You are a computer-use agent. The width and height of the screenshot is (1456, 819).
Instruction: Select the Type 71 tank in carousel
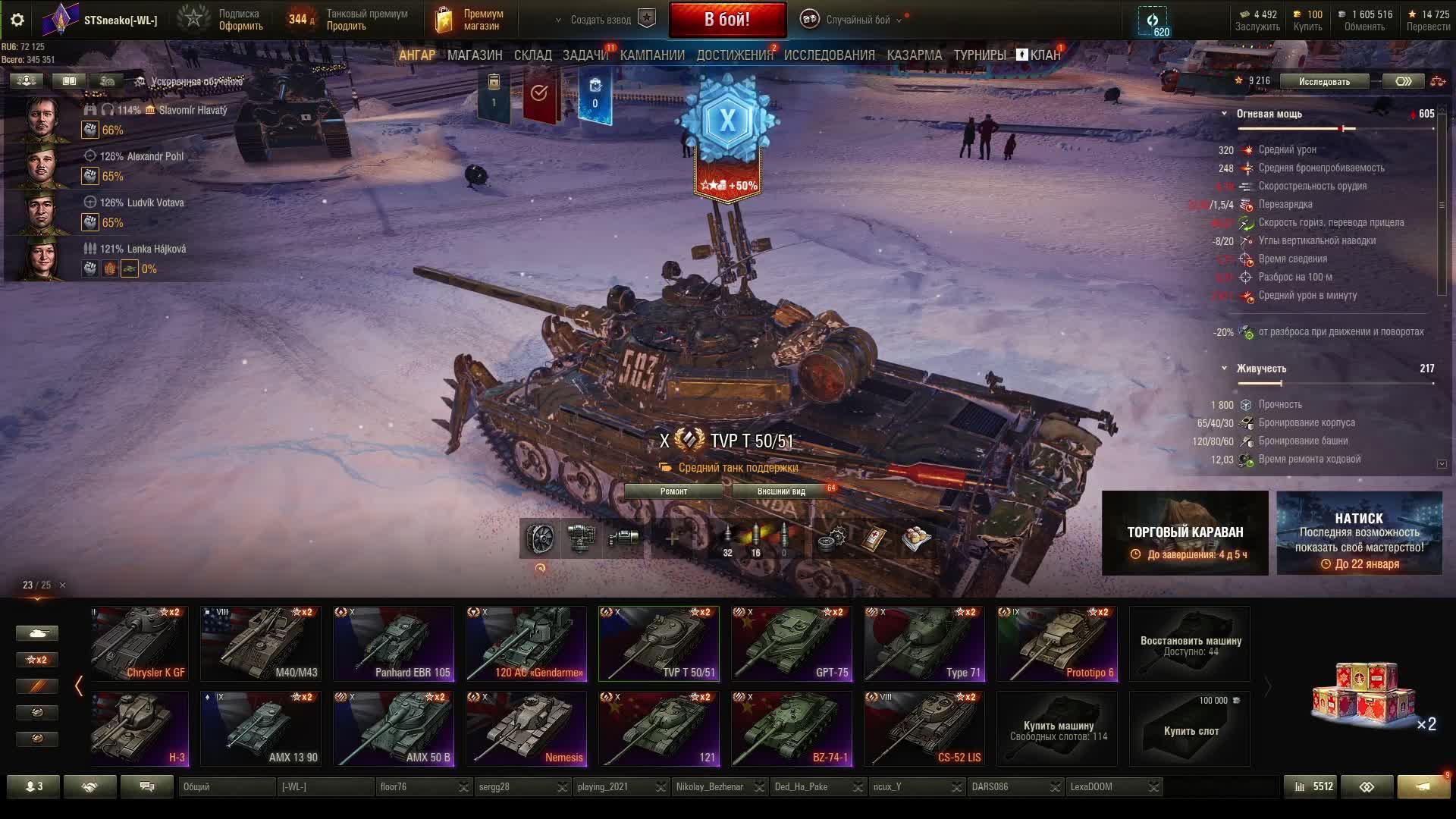(x=924, y=643)
